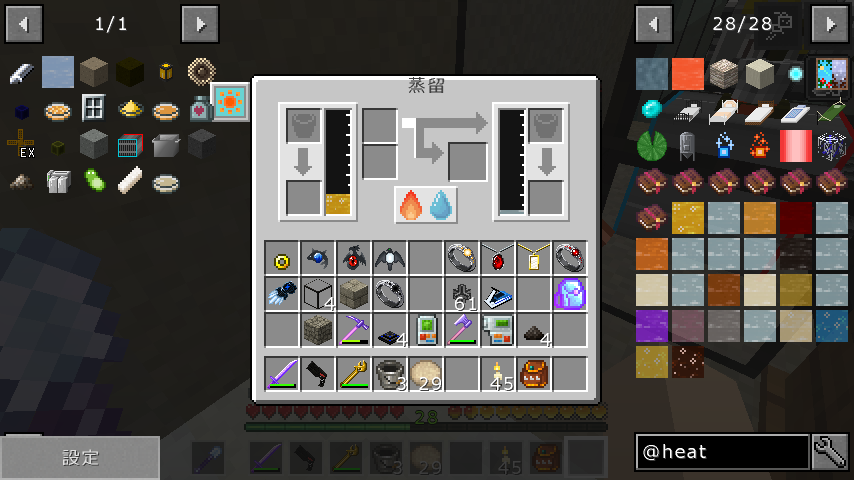Select the red gem necklace
854x480 pixels.
[497, 258]
